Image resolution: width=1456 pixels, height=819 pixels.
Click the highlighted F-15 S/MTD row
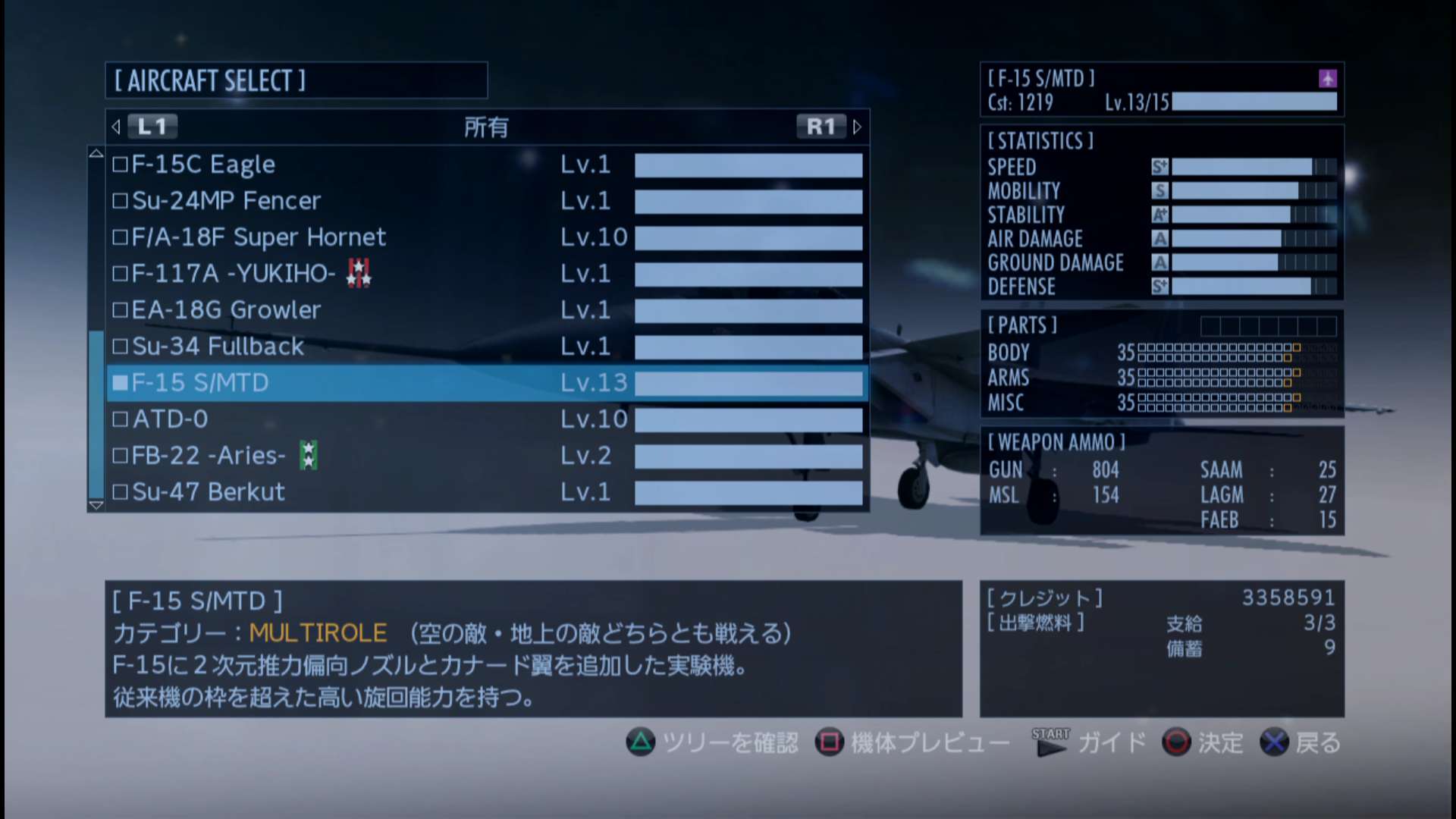pyautogui.click(x=485, y=383)
